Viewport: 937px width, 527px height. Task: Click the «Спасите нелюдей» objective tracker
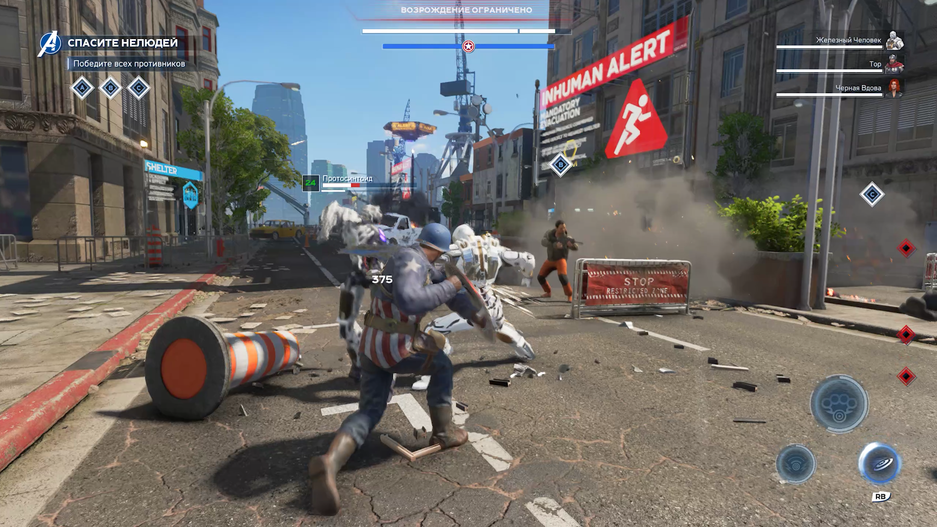pyautogui.click(x=122, y=43)
